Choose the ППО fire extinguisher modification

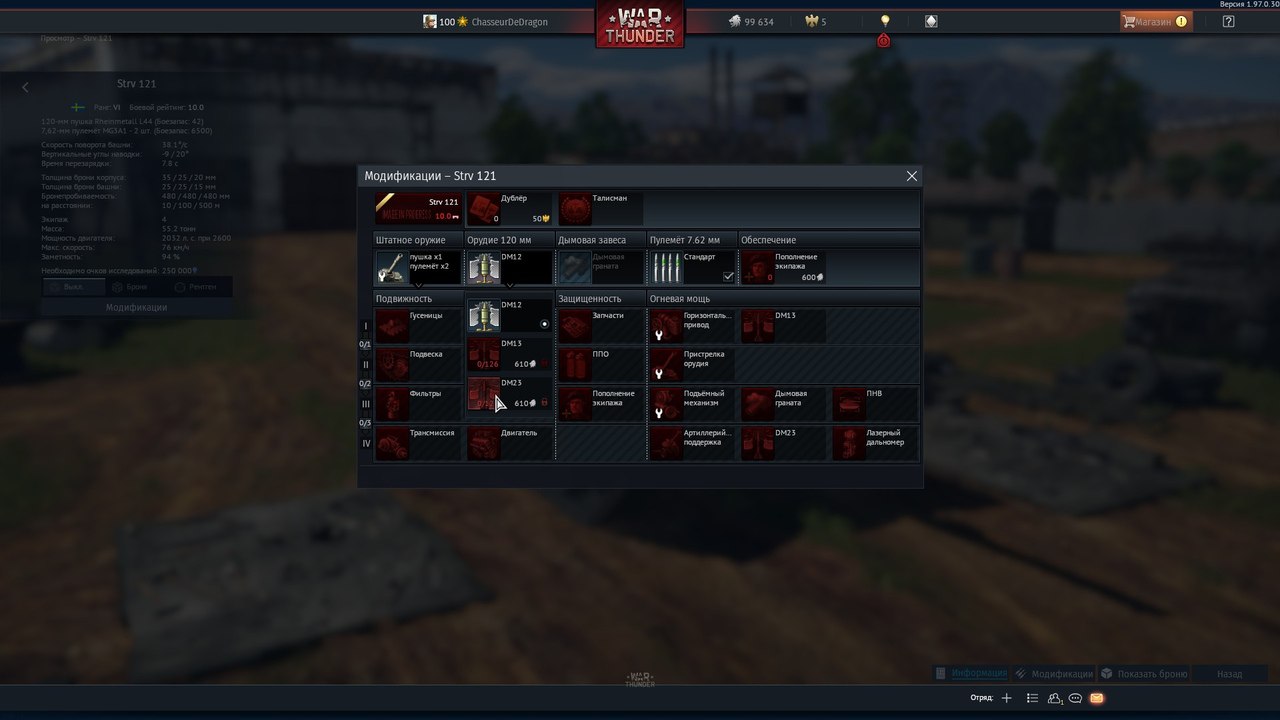[x=600, y=364]
